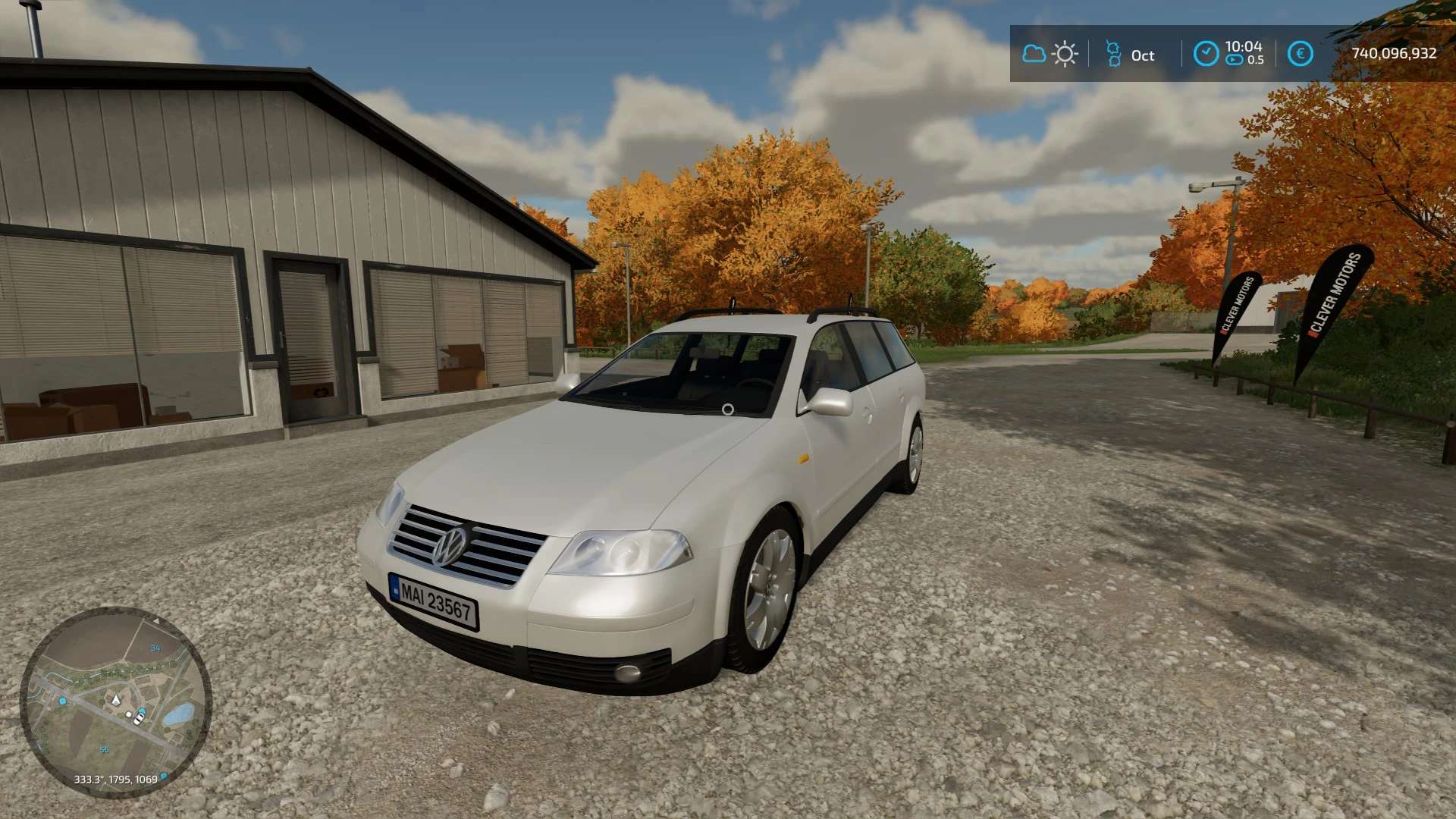
Task: Select the euro currency icon
Action: (x=1300, y=54)
